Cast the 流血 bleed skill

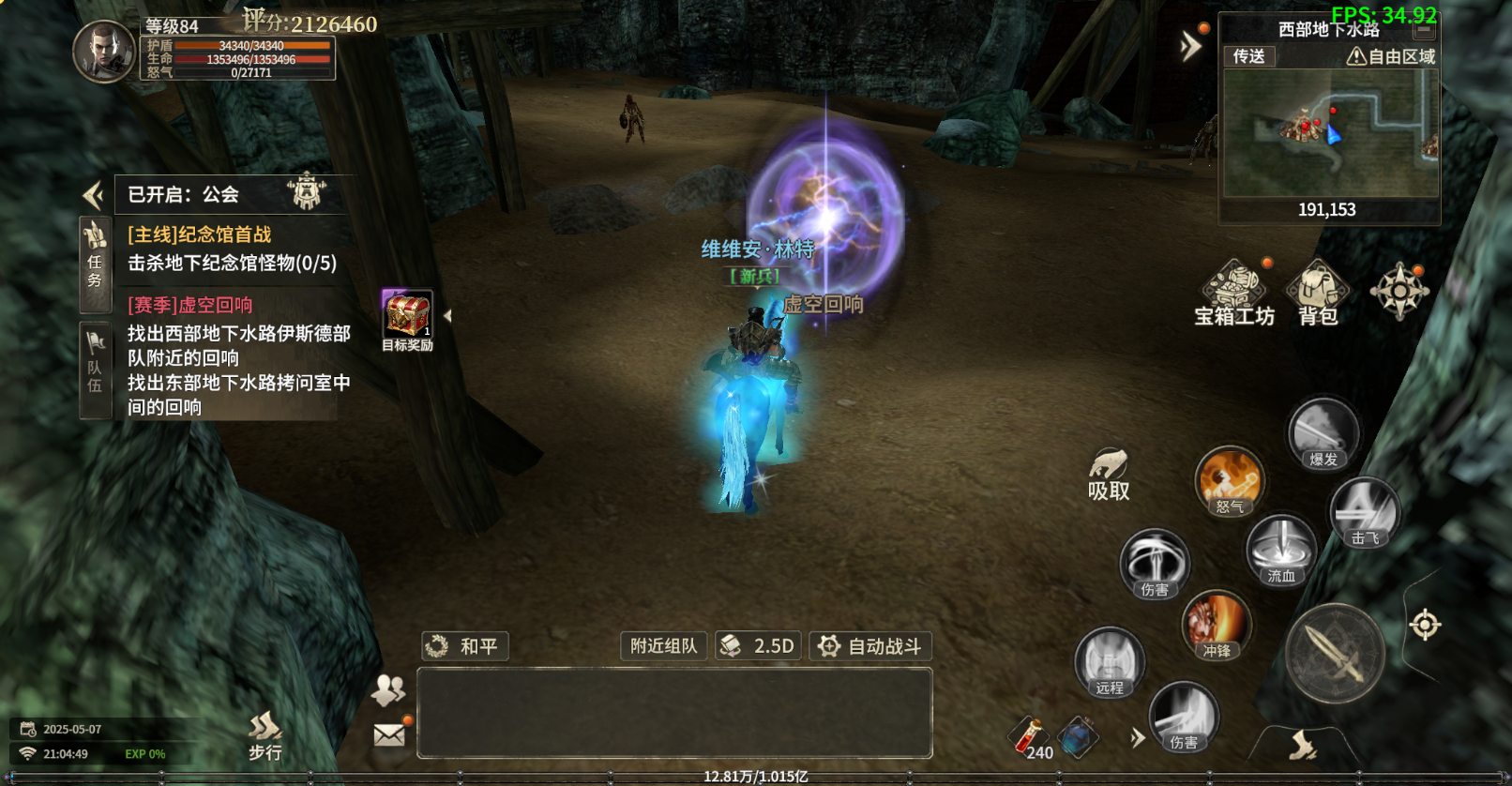1281,551
